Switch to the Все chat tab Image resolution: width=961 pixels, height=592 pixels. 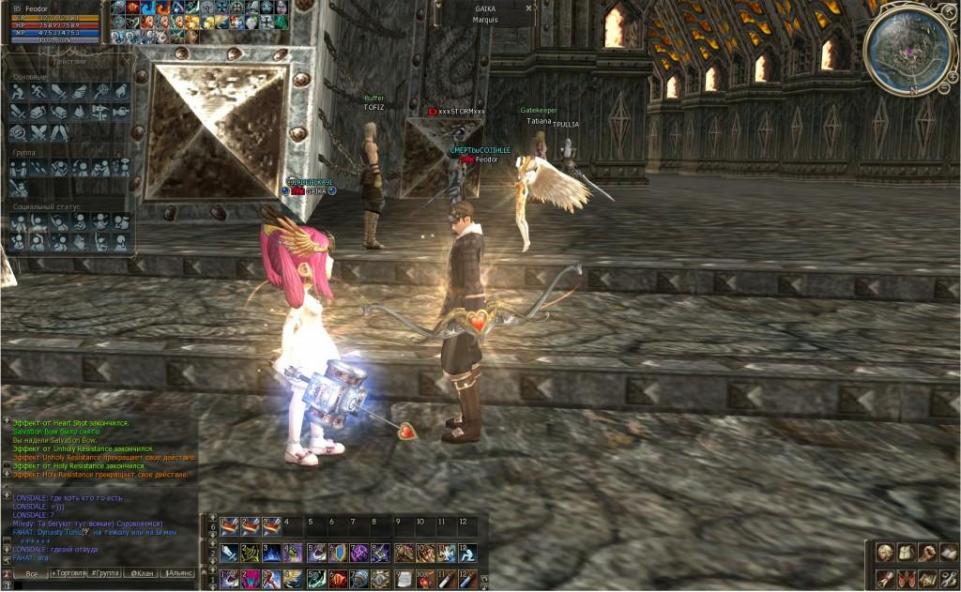coord(30,574)
